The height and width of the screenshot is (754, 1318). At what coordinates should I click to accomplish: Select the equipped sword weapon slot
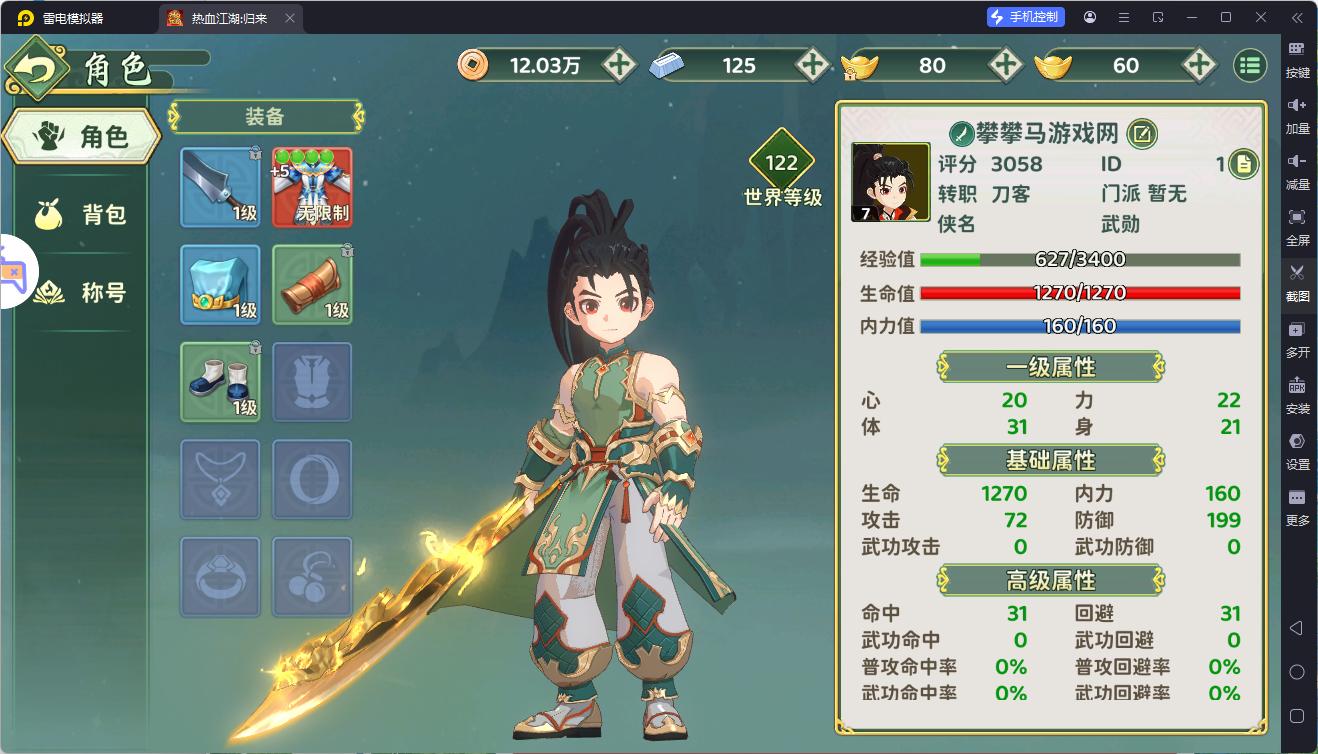[220, 187]
